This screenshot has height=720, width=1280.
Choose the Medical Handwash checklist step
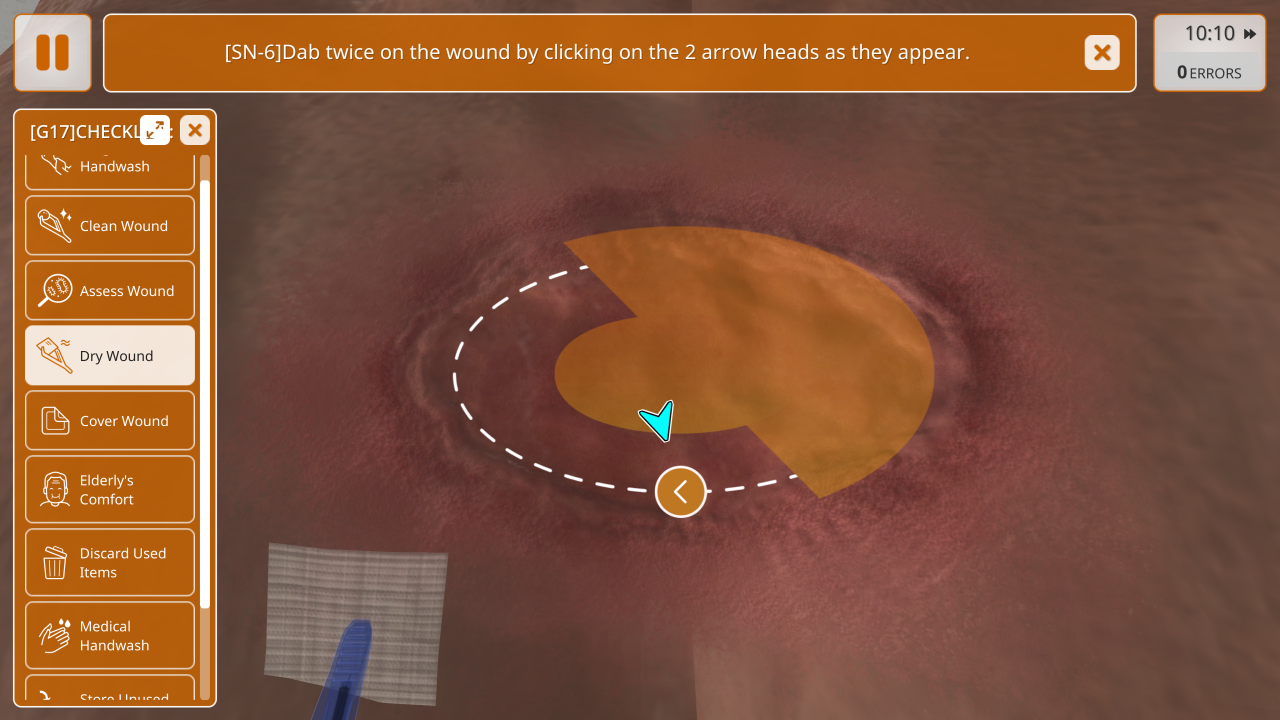[110, 636]
